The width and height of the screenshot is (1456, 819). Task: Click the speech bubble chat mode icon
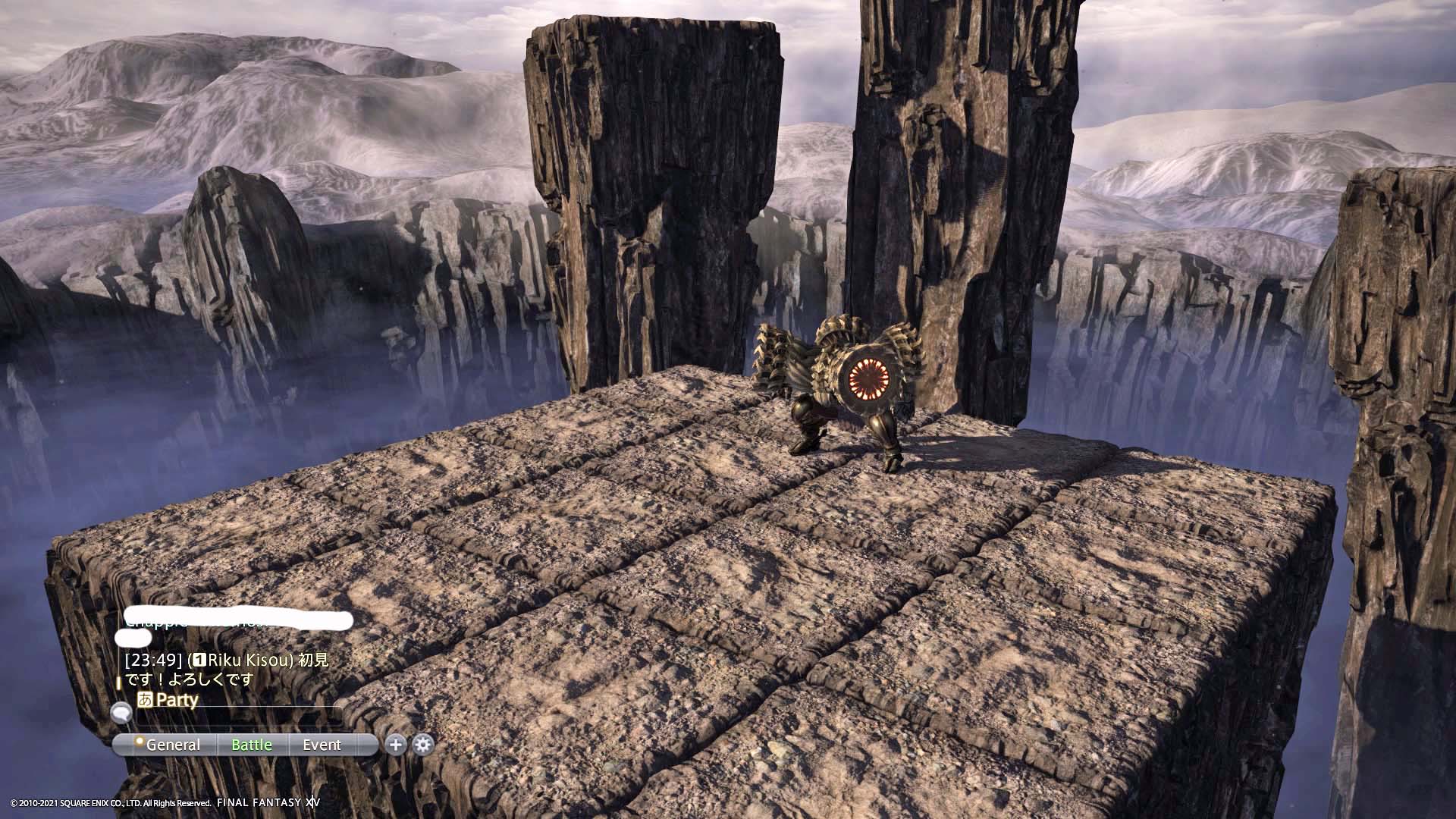(121, 712)
